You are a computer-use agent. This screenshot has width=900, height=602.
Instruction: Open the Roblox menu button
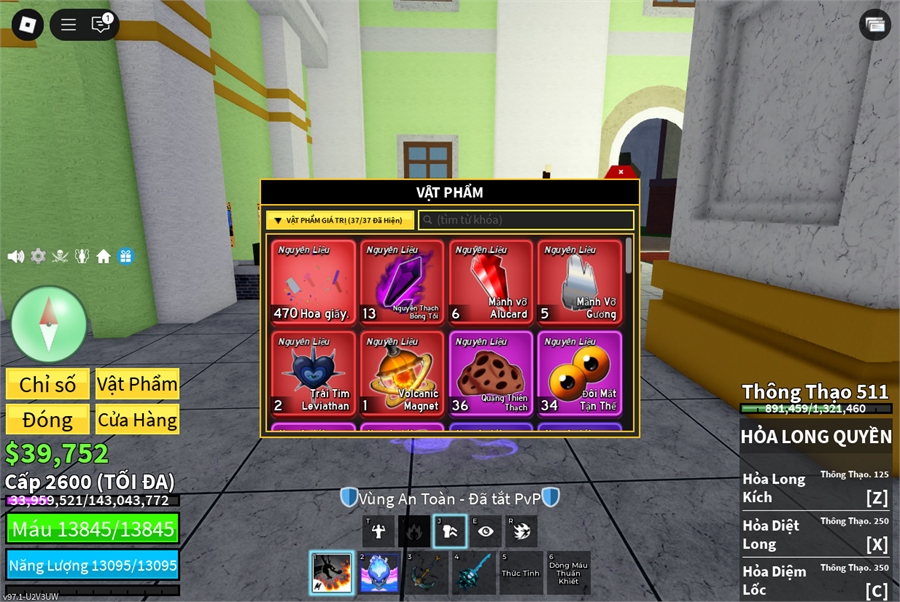[26, 24]
